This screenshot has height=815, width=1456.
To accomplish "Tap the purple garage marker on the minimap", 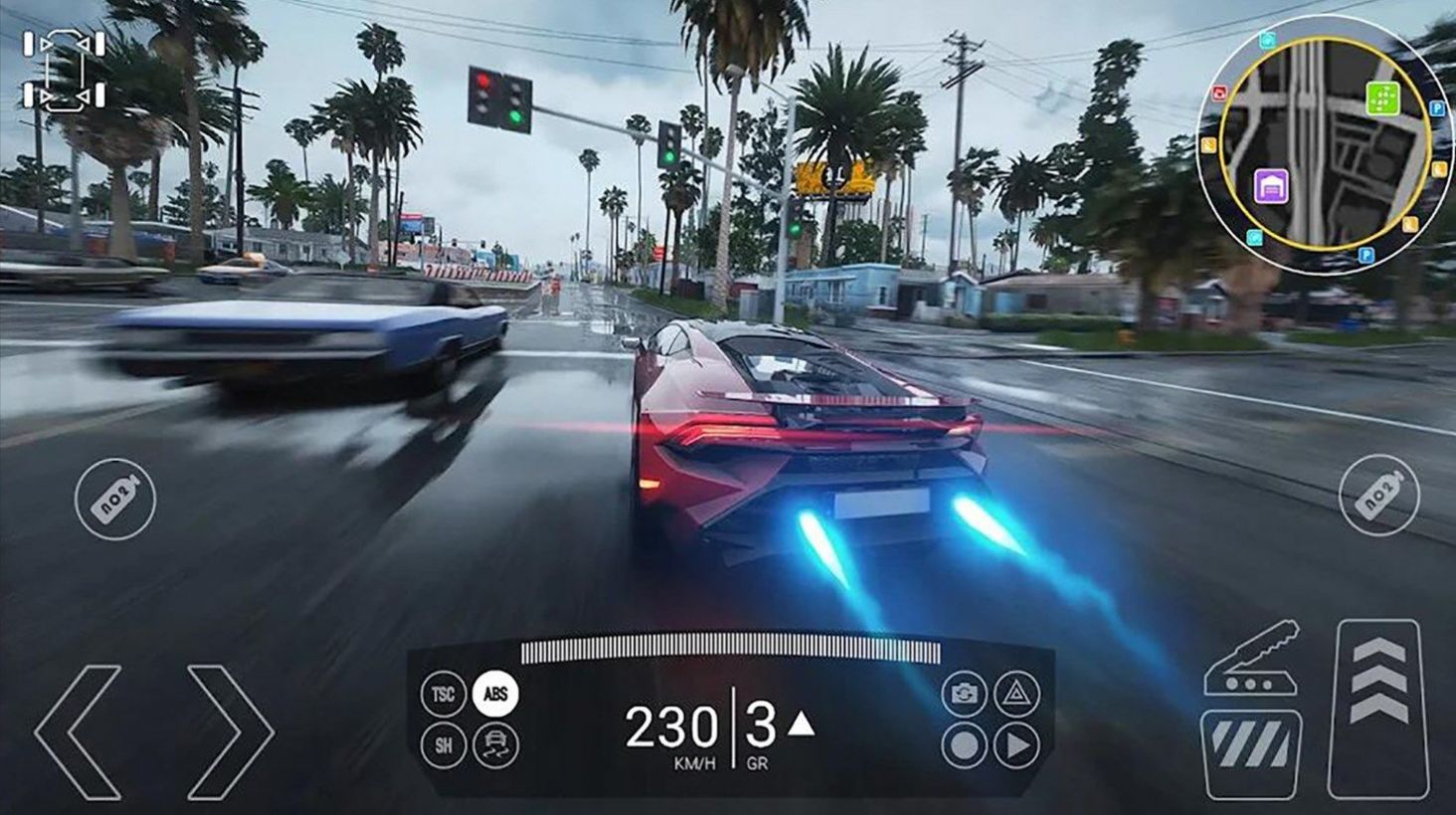I will (1272, 186).
